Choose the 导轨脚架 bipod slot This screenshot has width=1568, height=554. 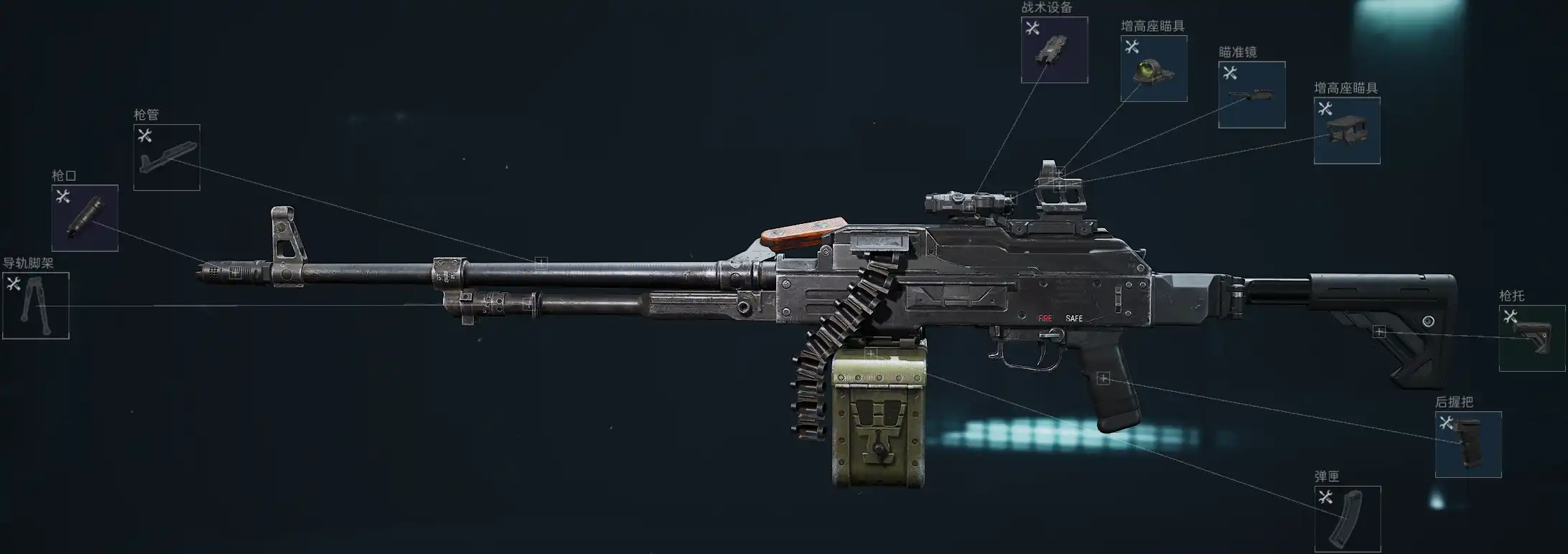pyautogui.click(x=36, y=306)
